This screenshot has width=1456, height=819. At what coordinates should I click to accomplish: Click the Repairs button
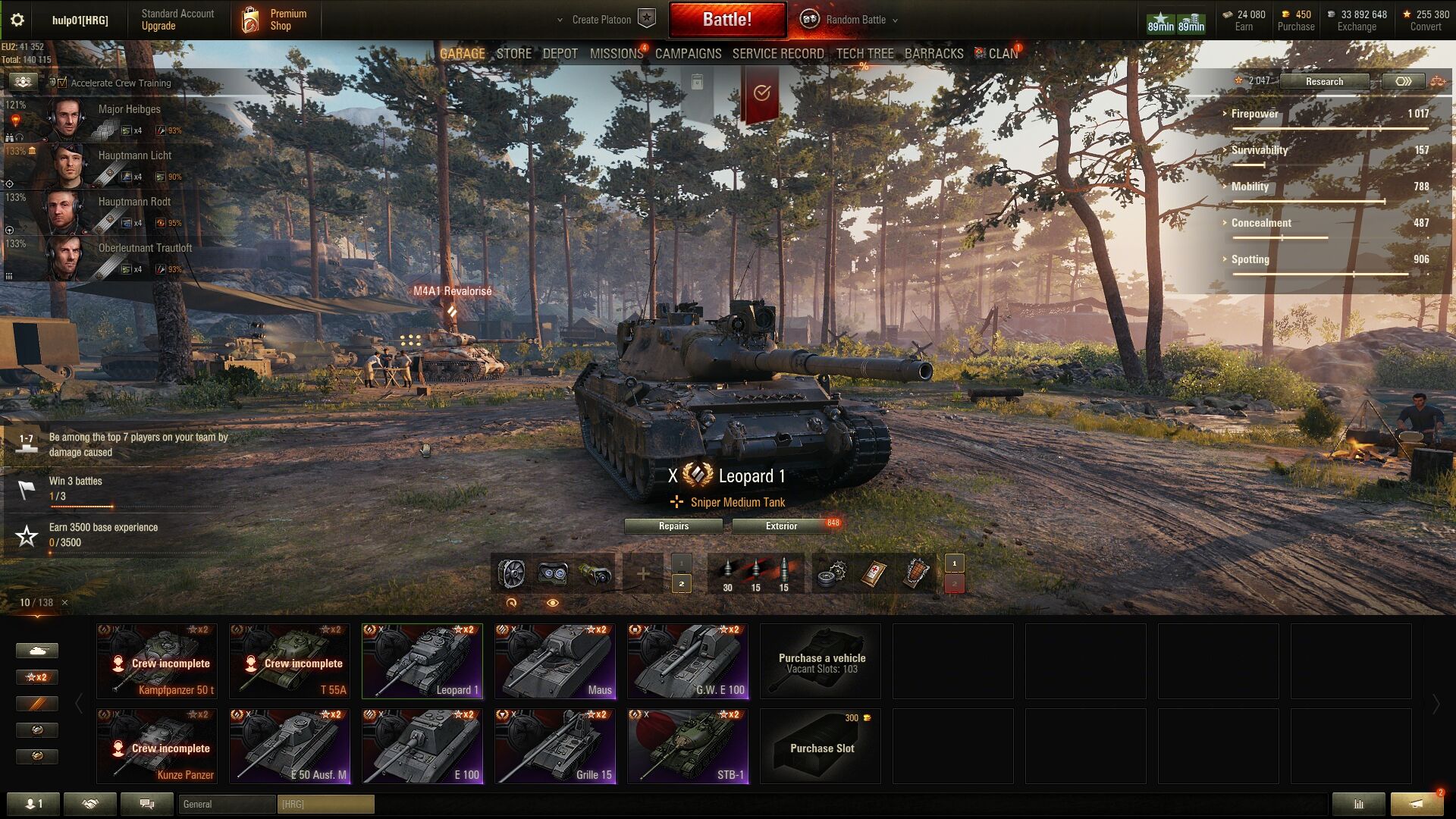[673, 526]
